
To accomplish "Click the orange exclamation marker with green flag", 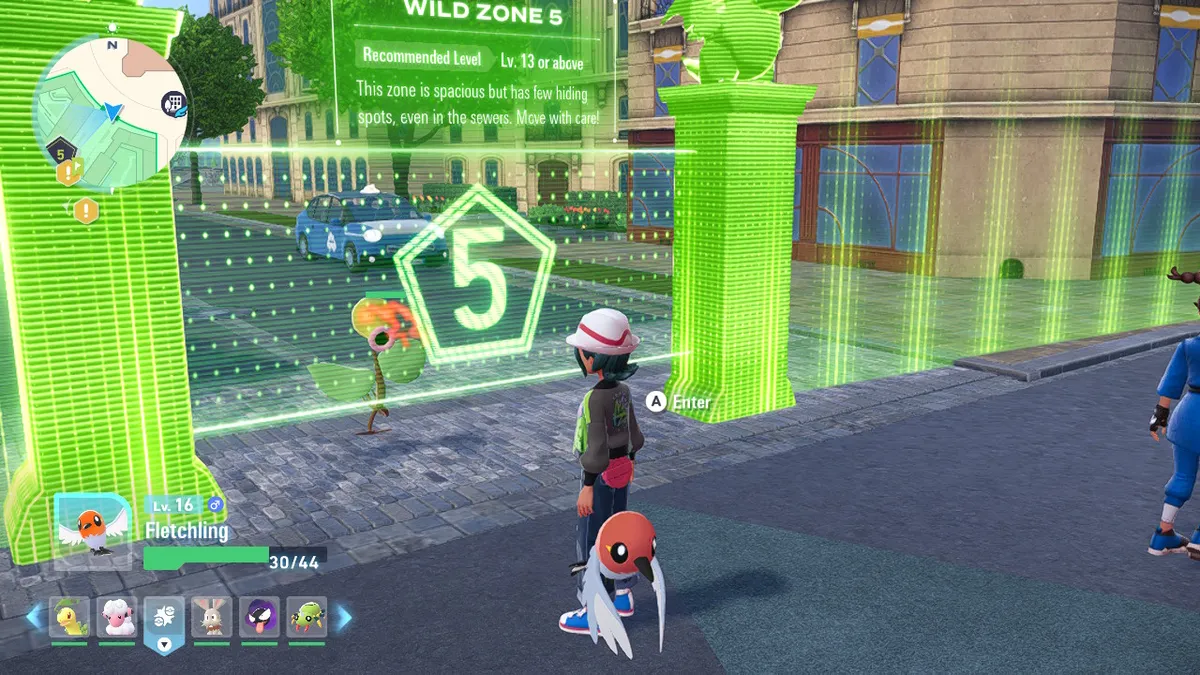I will (70, 172).
